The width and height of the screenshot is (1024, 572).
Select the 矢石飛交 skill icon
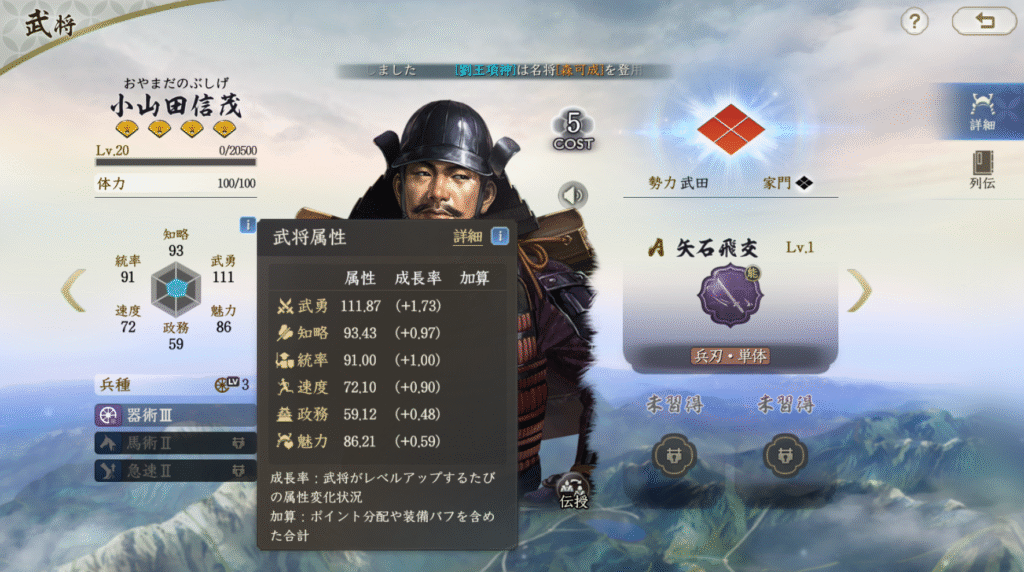729,295
